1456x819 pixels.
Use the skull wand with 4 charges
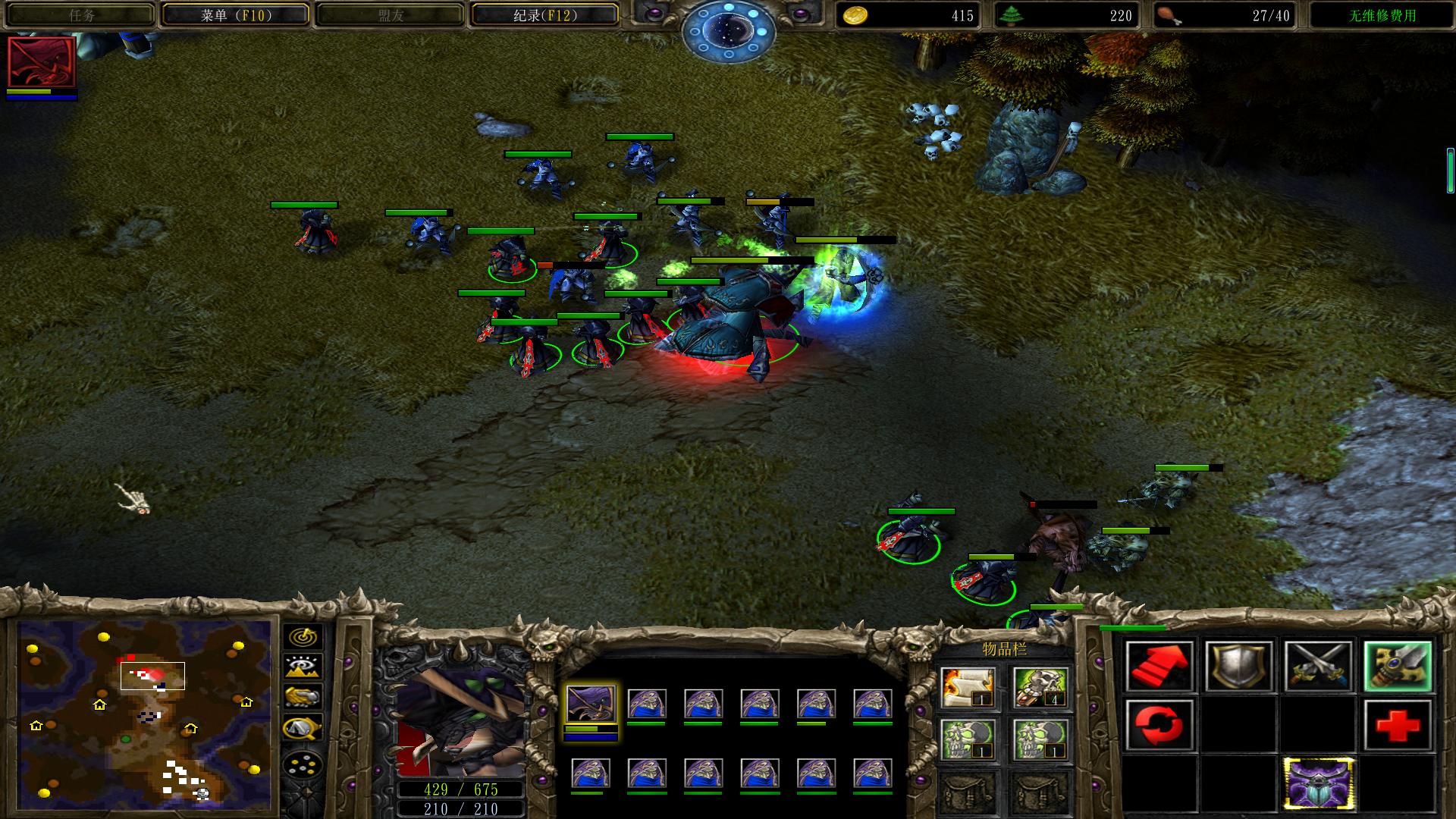point(1040,688)
